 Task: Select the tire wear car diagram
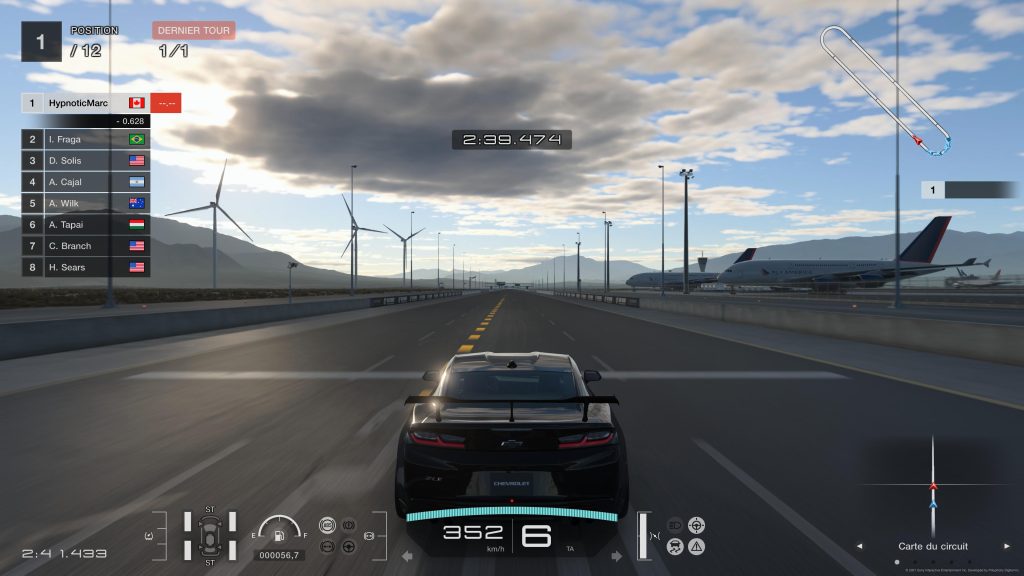tap(210, 536)
